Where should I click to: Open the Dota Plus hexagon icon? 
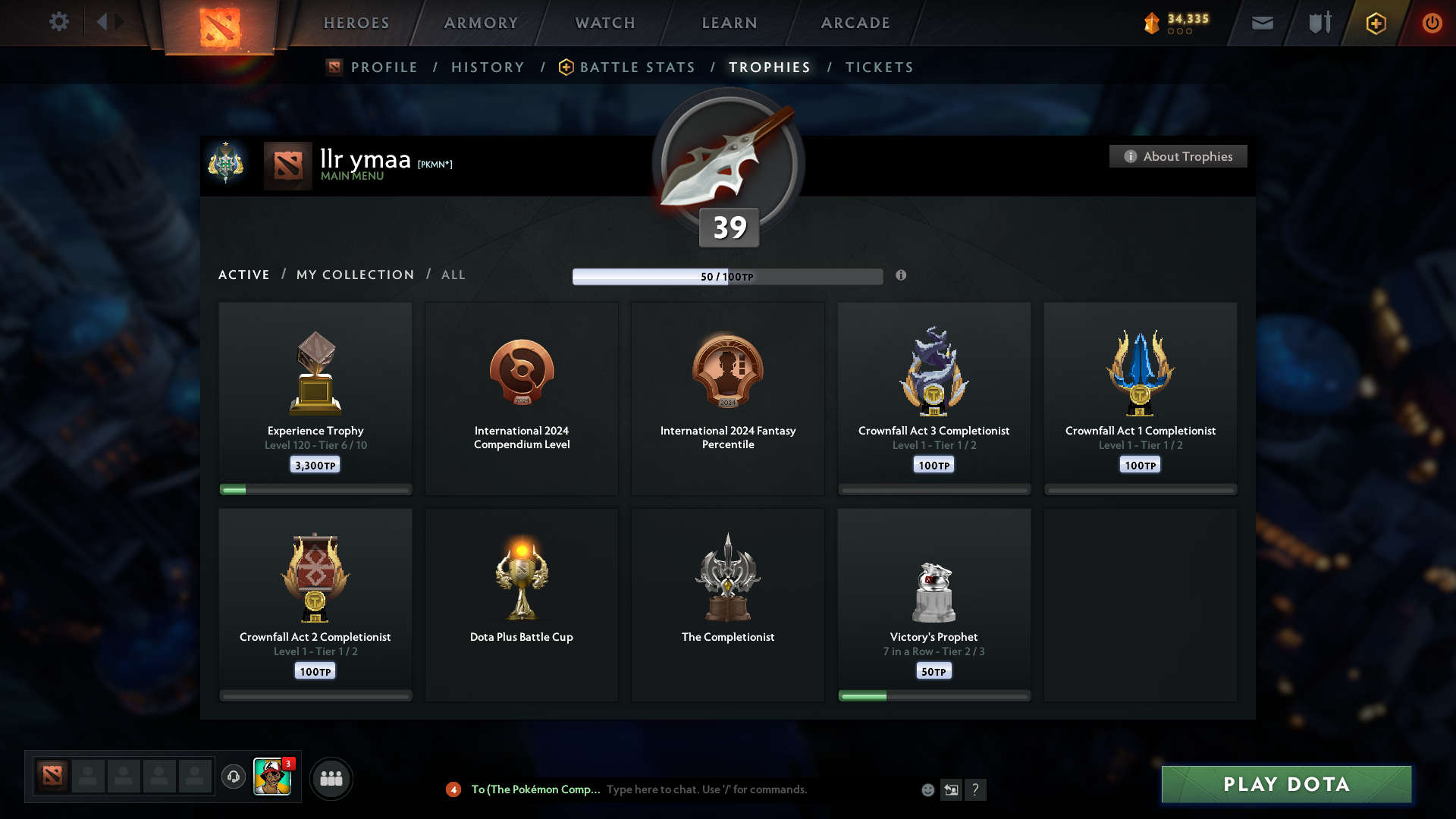click(x=1375, y=23)
